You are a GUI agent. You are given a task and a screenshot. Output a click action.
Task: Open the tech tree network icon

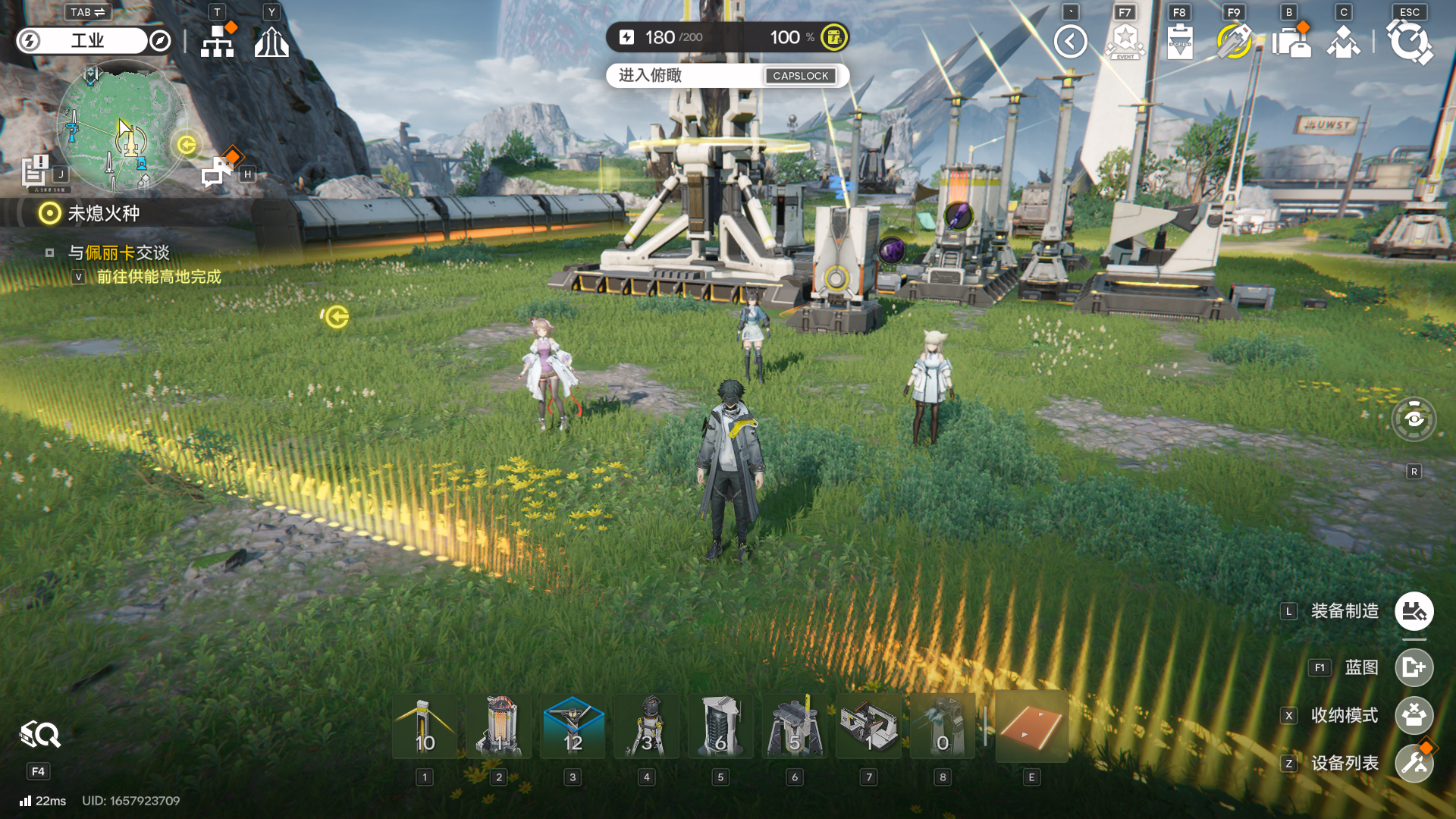(218, 41)
